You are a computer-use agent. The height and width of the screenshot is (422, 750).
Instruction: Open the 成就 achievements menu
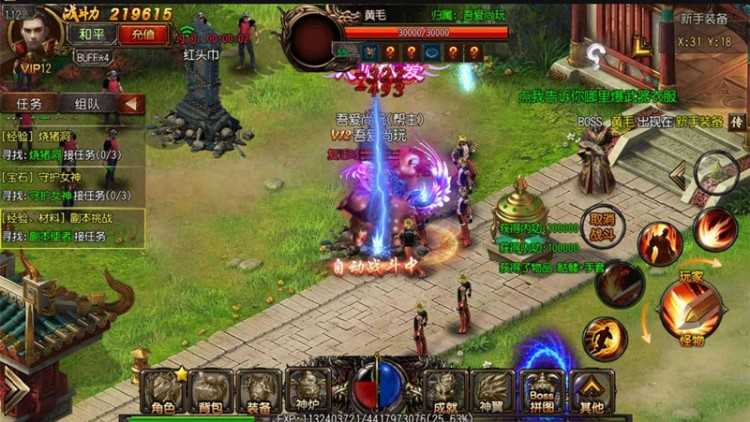(445, 391)
